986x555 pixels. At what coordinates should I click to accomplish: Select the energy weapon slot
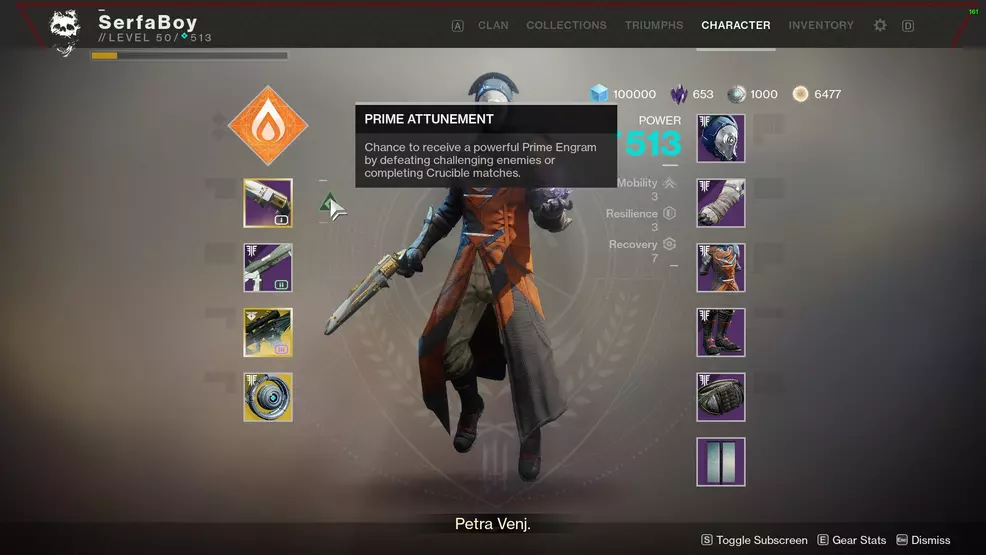(x=268, y=268)
